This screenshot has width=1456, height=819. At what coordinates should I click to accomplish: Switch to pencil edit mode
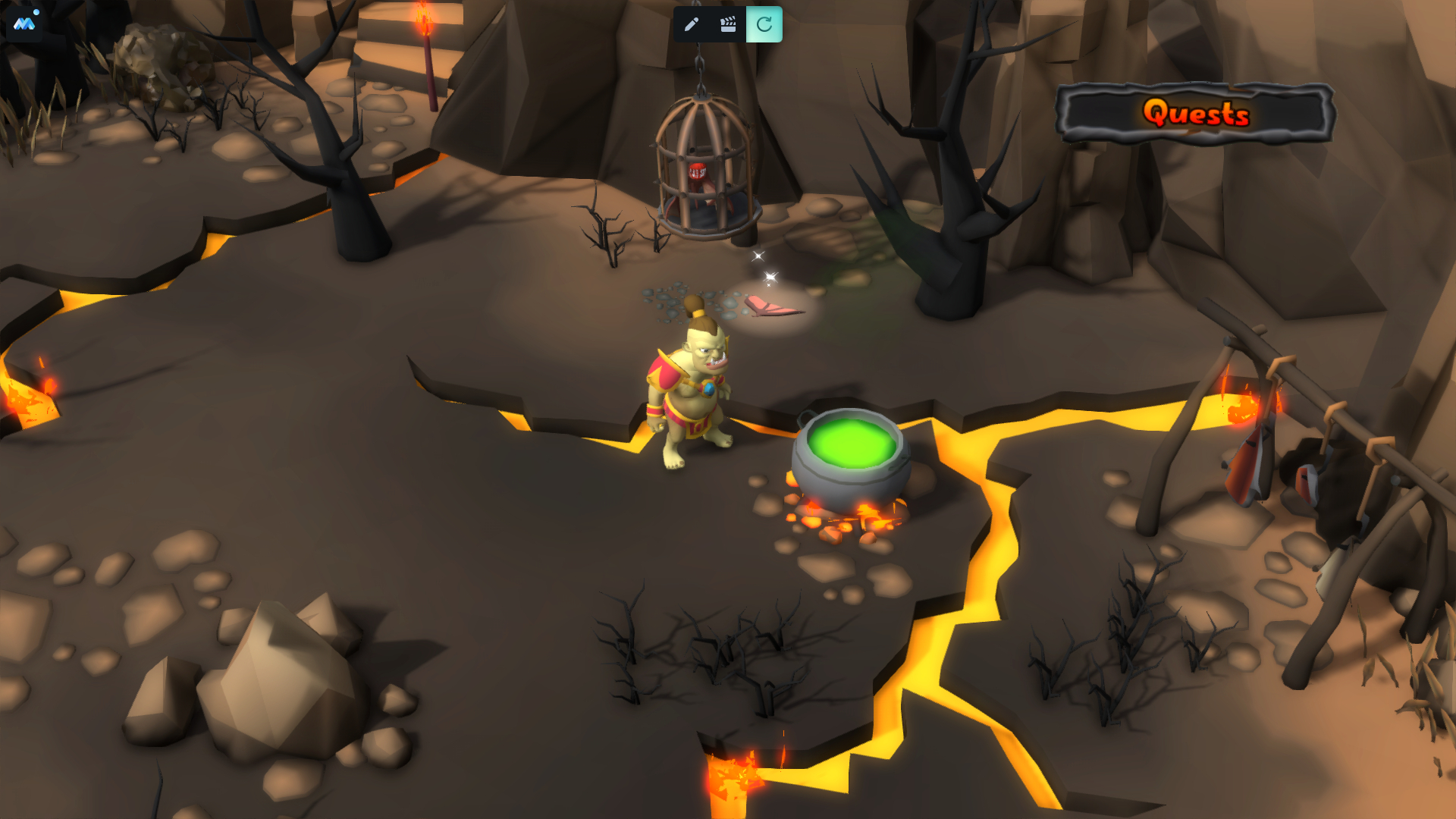pyautogui.click(x=691, y=24)
